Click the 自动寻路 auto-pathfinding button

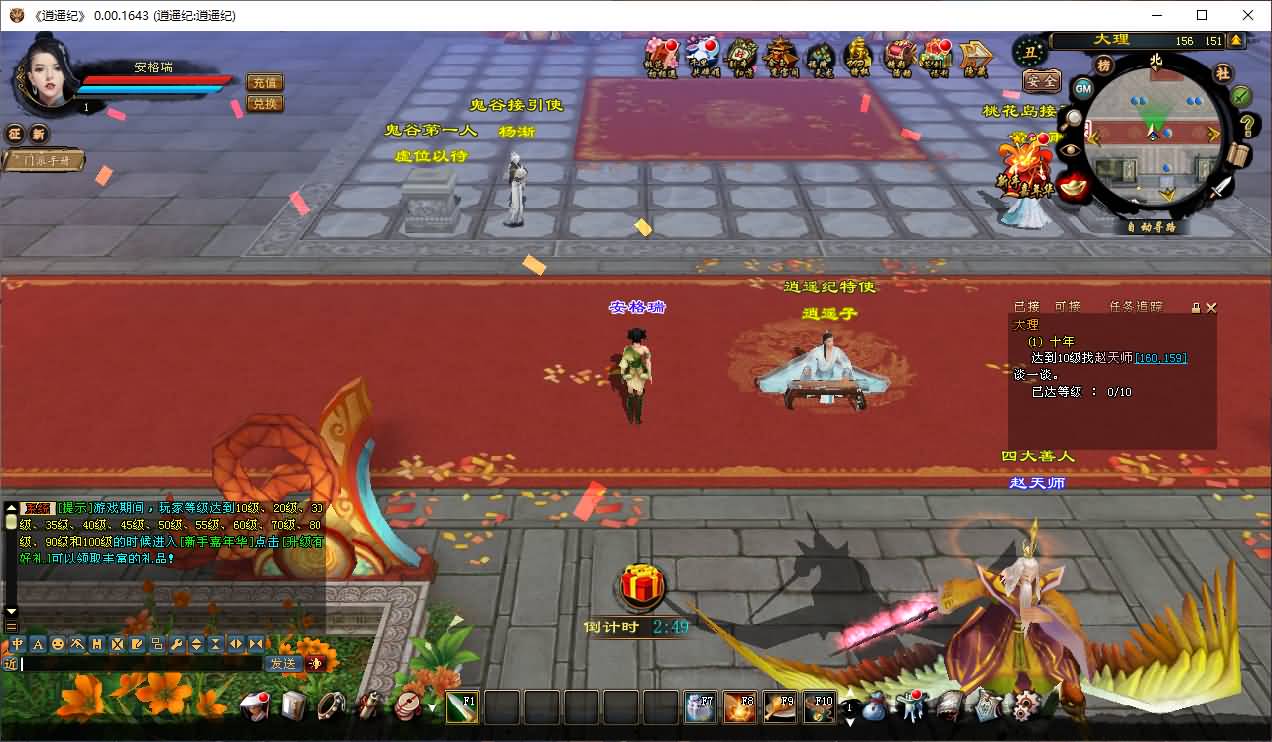[1152, 227]
